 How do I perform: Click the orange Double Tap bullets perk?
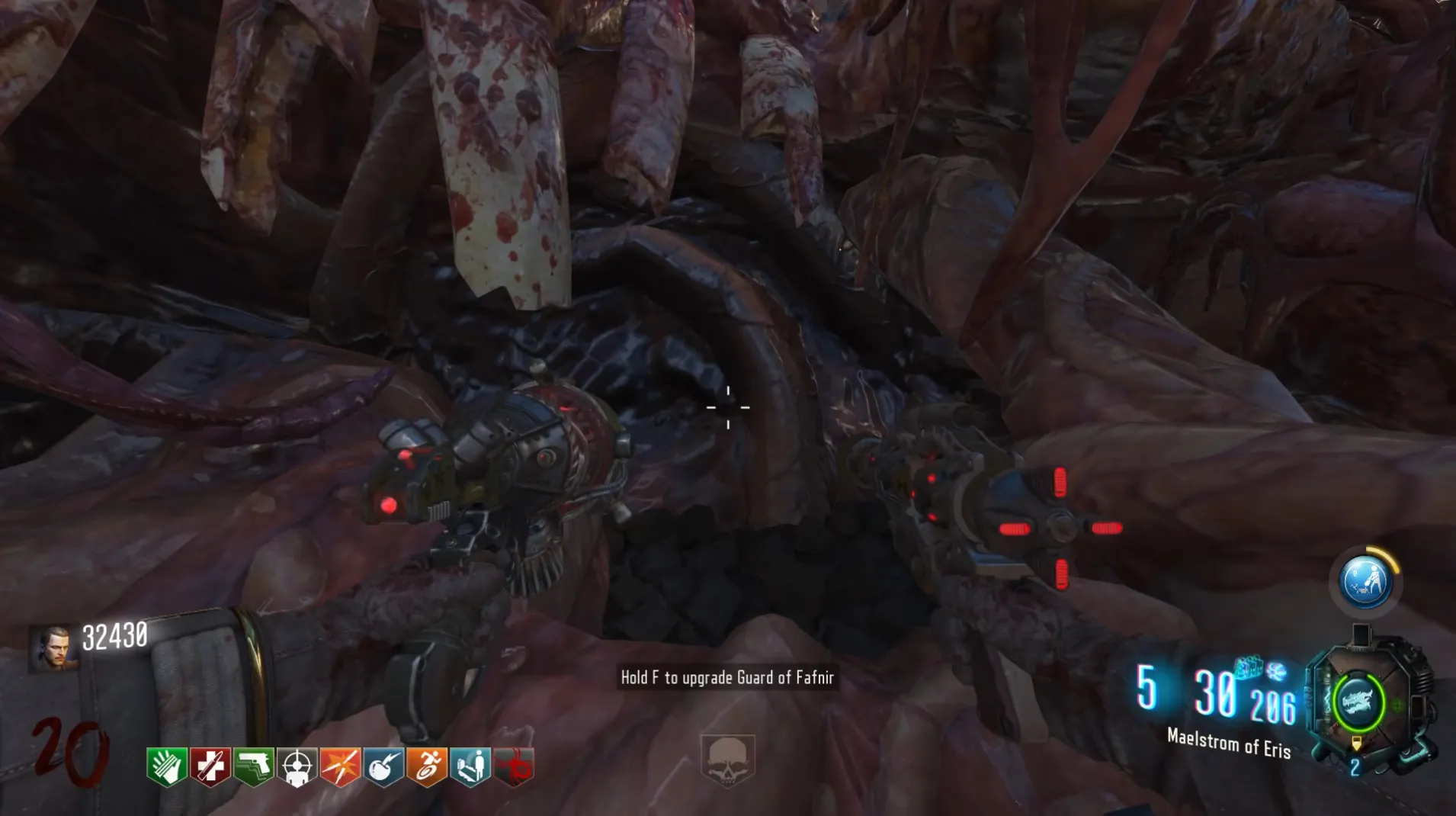pyautogui.click(x=340, y=766)
